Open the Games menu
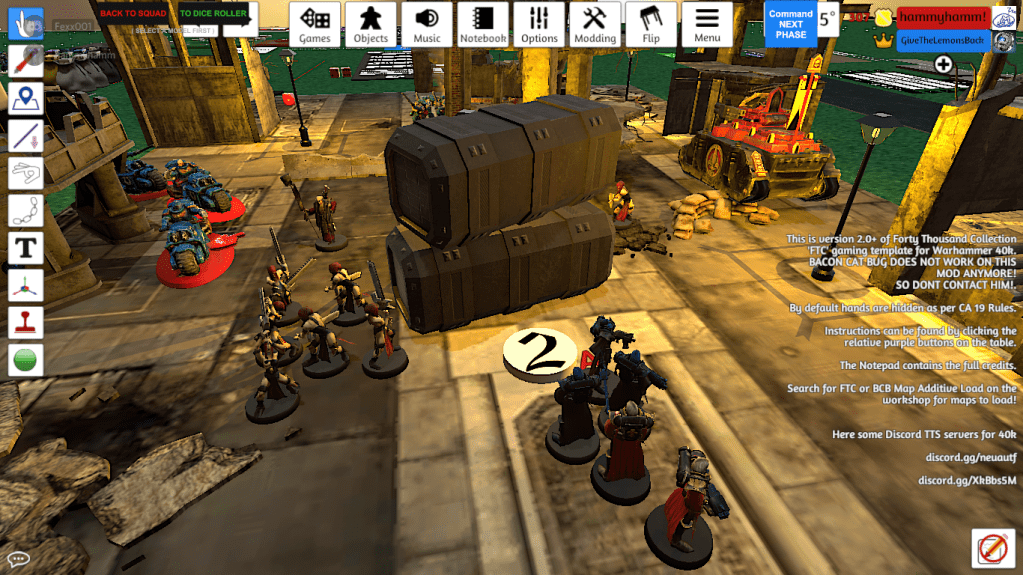The image size is (1023, 575). [x=315, y=24]
